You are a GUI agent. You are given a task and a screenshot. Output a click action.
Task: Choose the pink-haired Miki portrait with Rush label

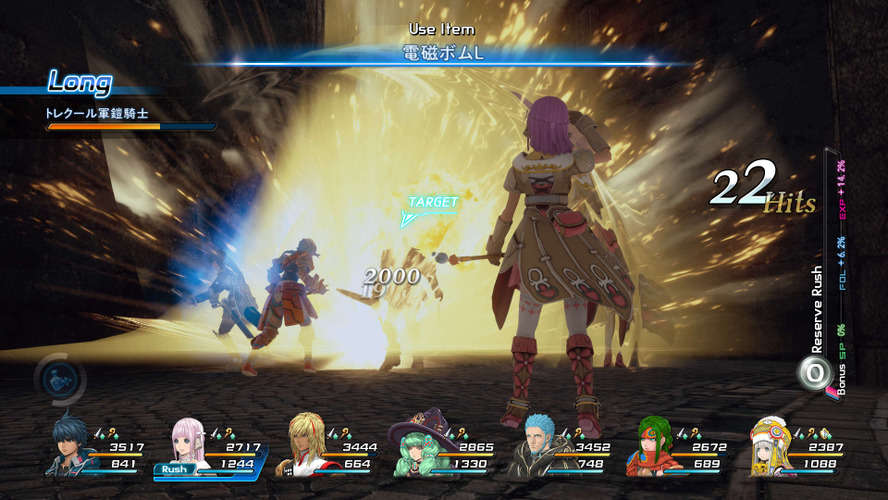tap(188, 445)
